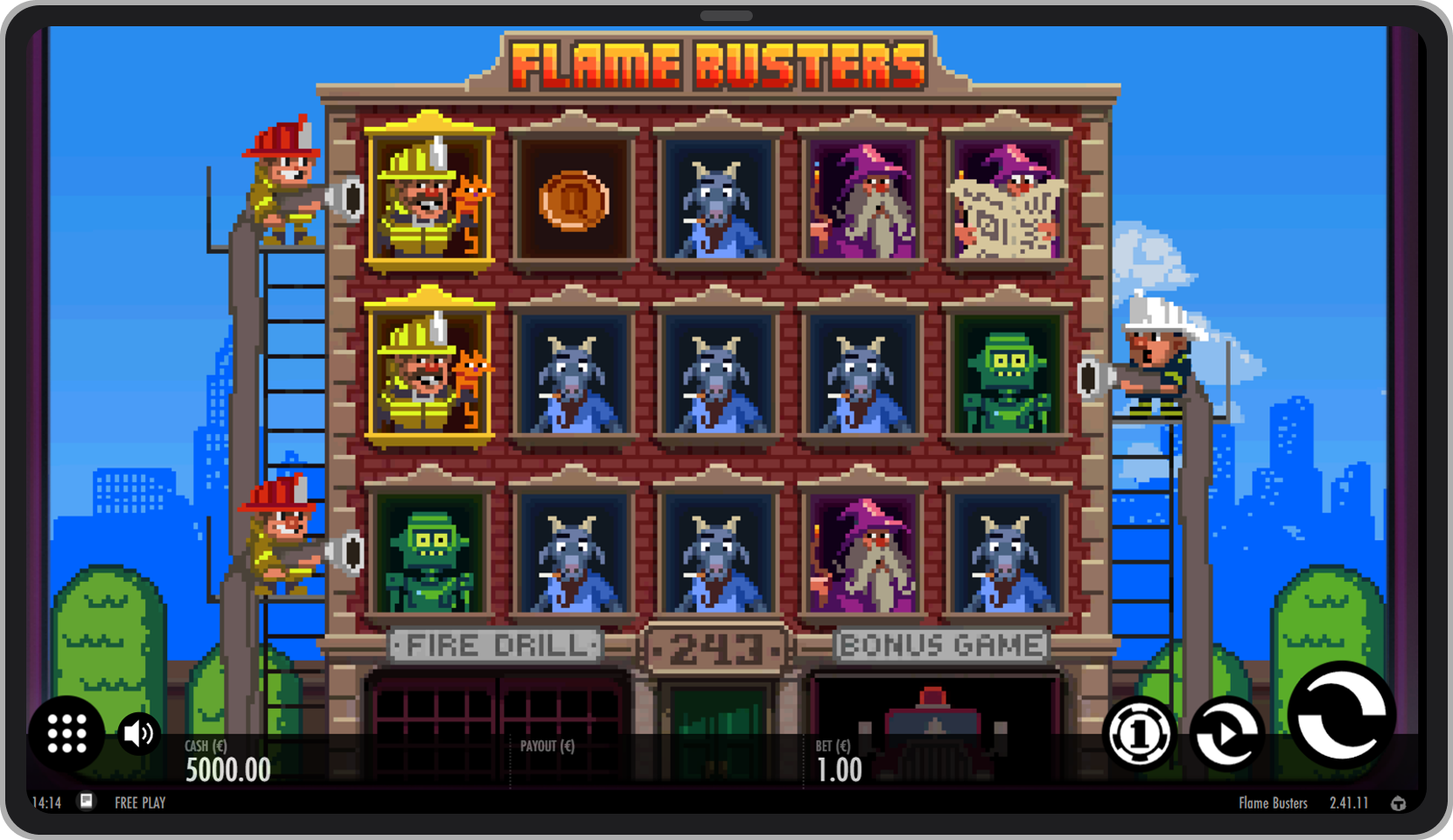The image size is (1453, 840).
Task: Click the FREE PLAY label
Action: click(x=138, y=802)
